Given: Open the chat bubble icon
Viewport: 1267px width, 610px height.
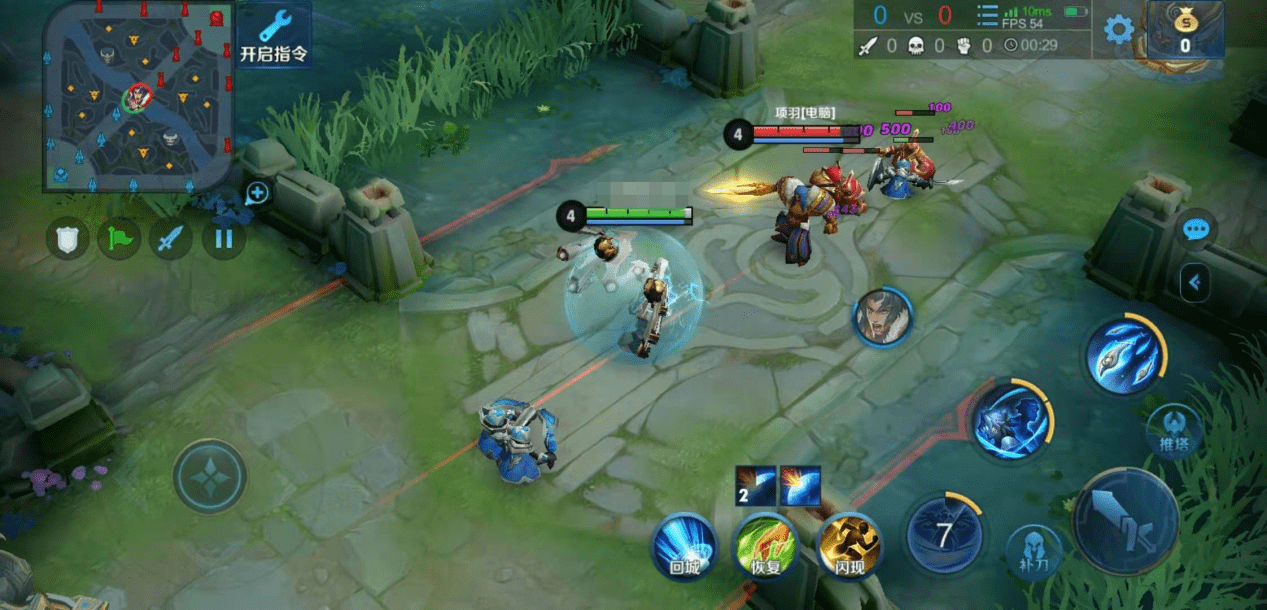Looking at the screenshot, I should pos(1195,230).
